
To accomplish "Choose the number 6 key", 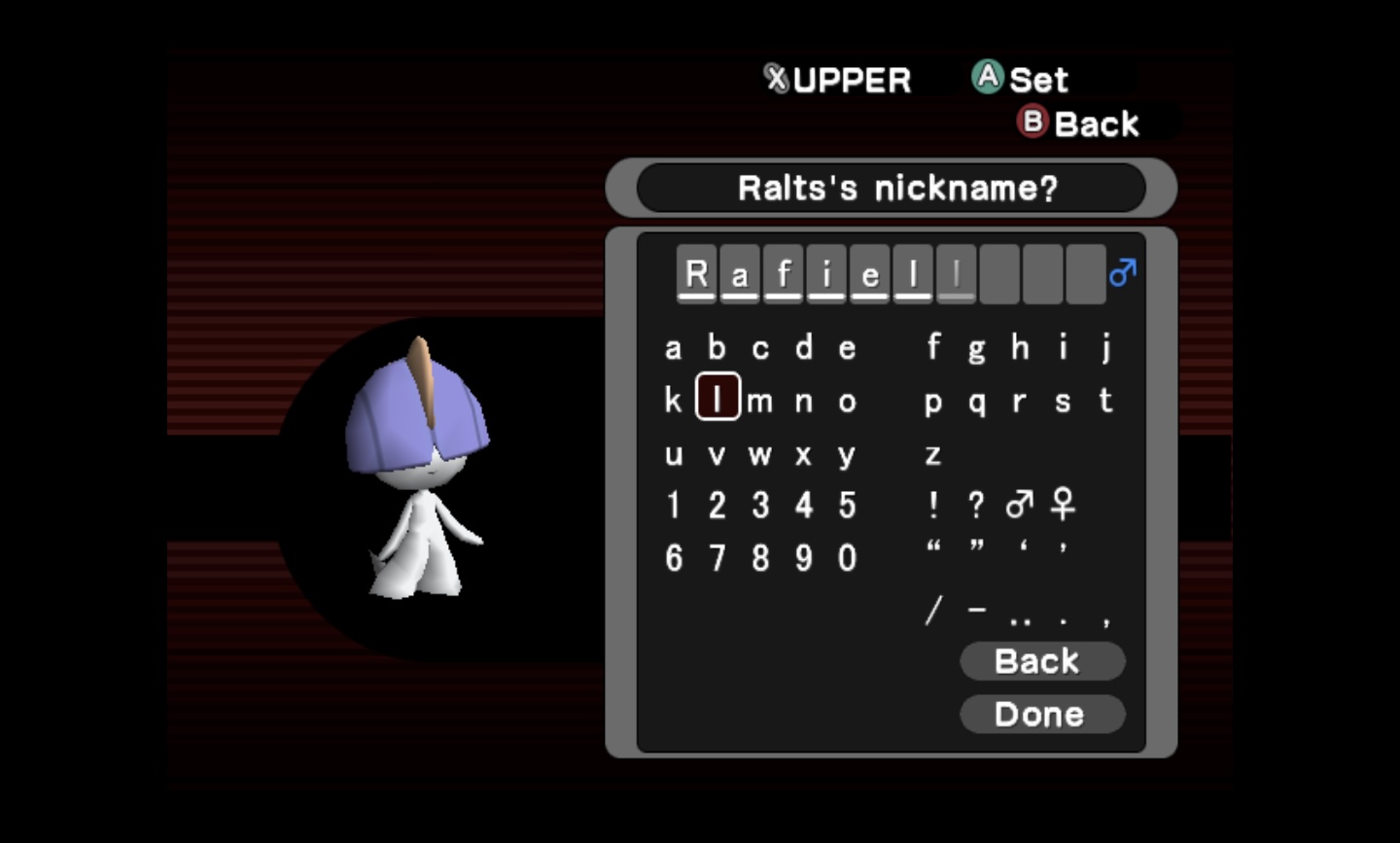I will pos(673,558).
